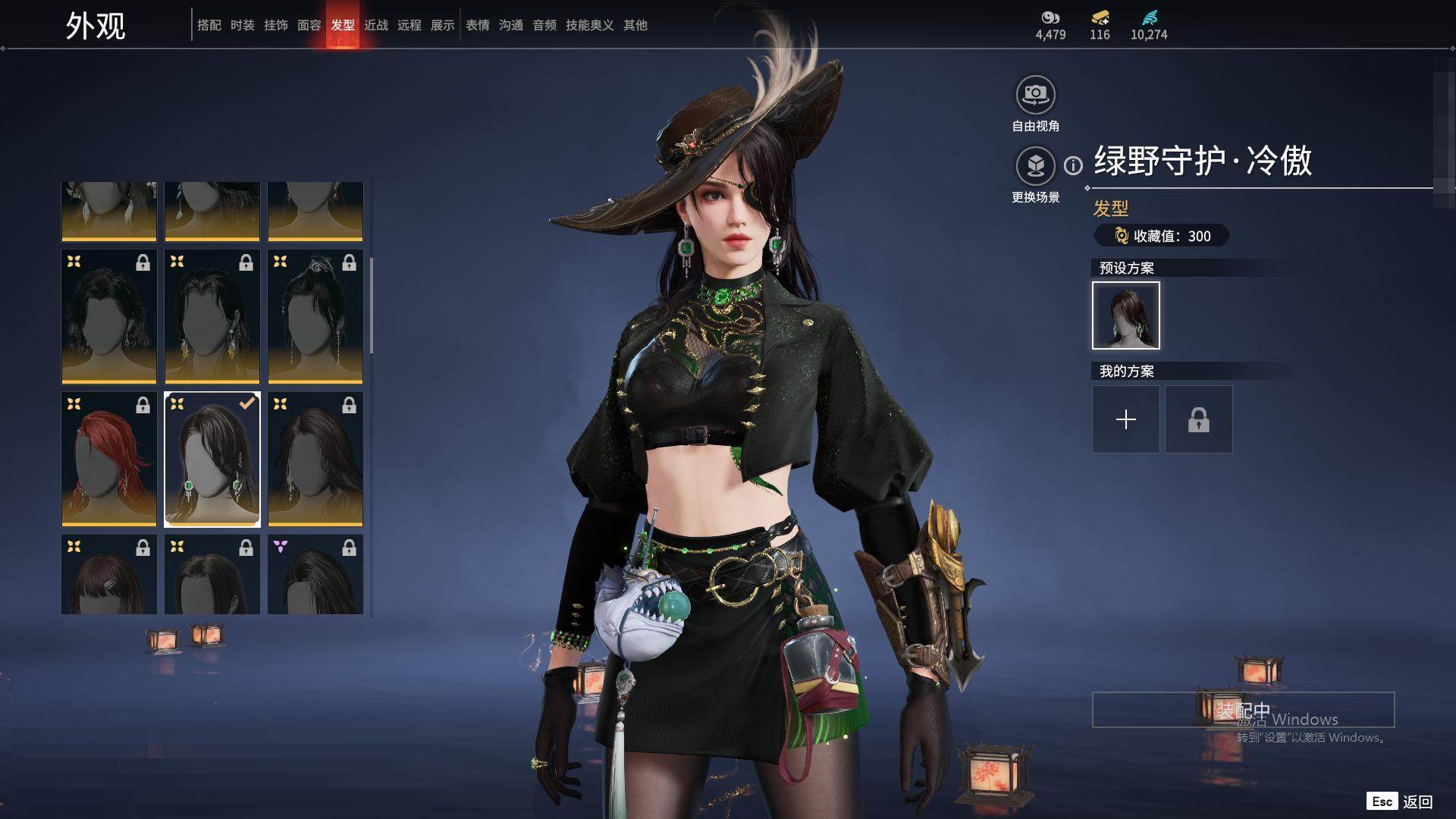Viewport: 1456px width, 819px height.
Task: Switch to the 沟通 tab
Action: click(510, 25)
